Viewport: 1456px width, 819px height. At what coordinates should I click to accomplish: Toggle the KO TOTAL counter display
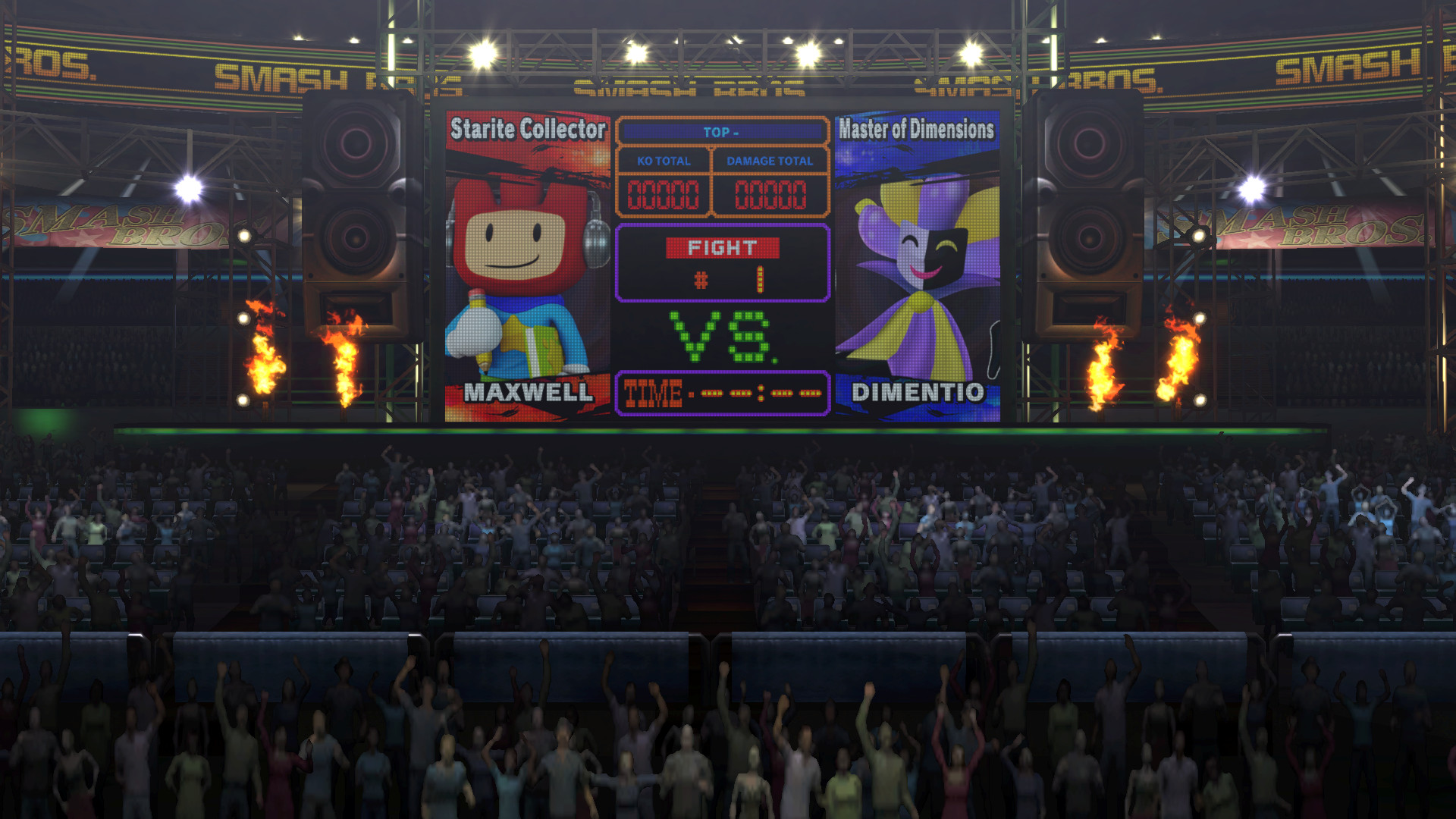pos(662,161)
